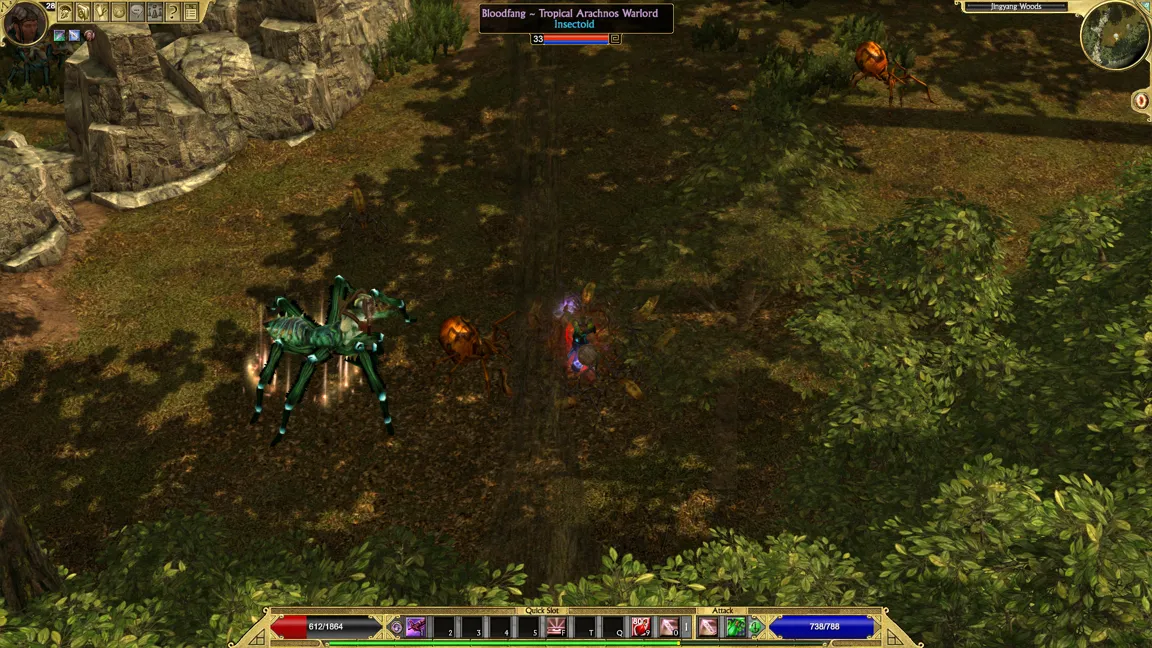Open the character sheet helmet icon
Screen dimensions: 1152x648
(65, 12)
